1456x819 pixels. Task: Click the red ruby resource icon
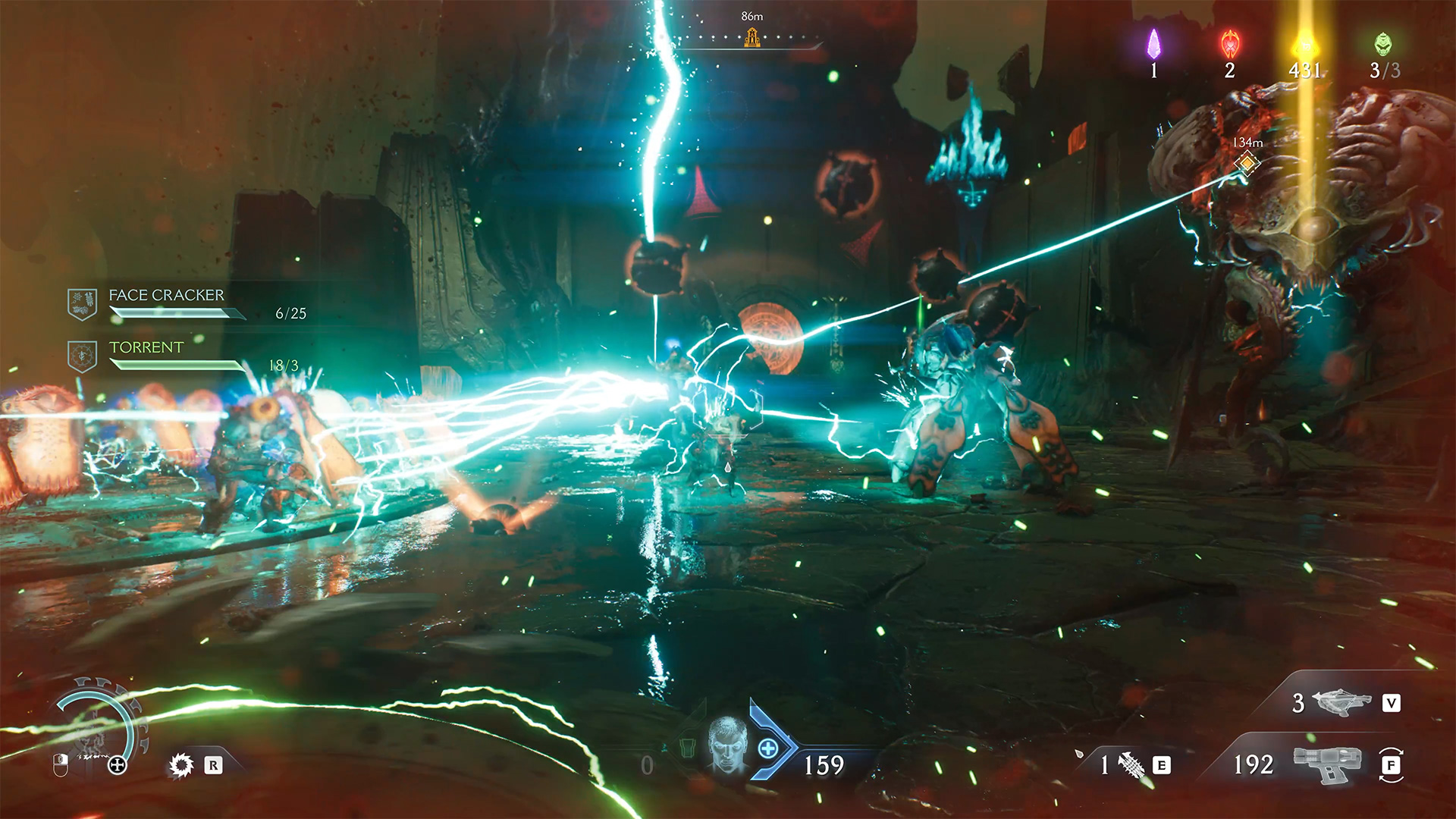tap(1230, 45)
